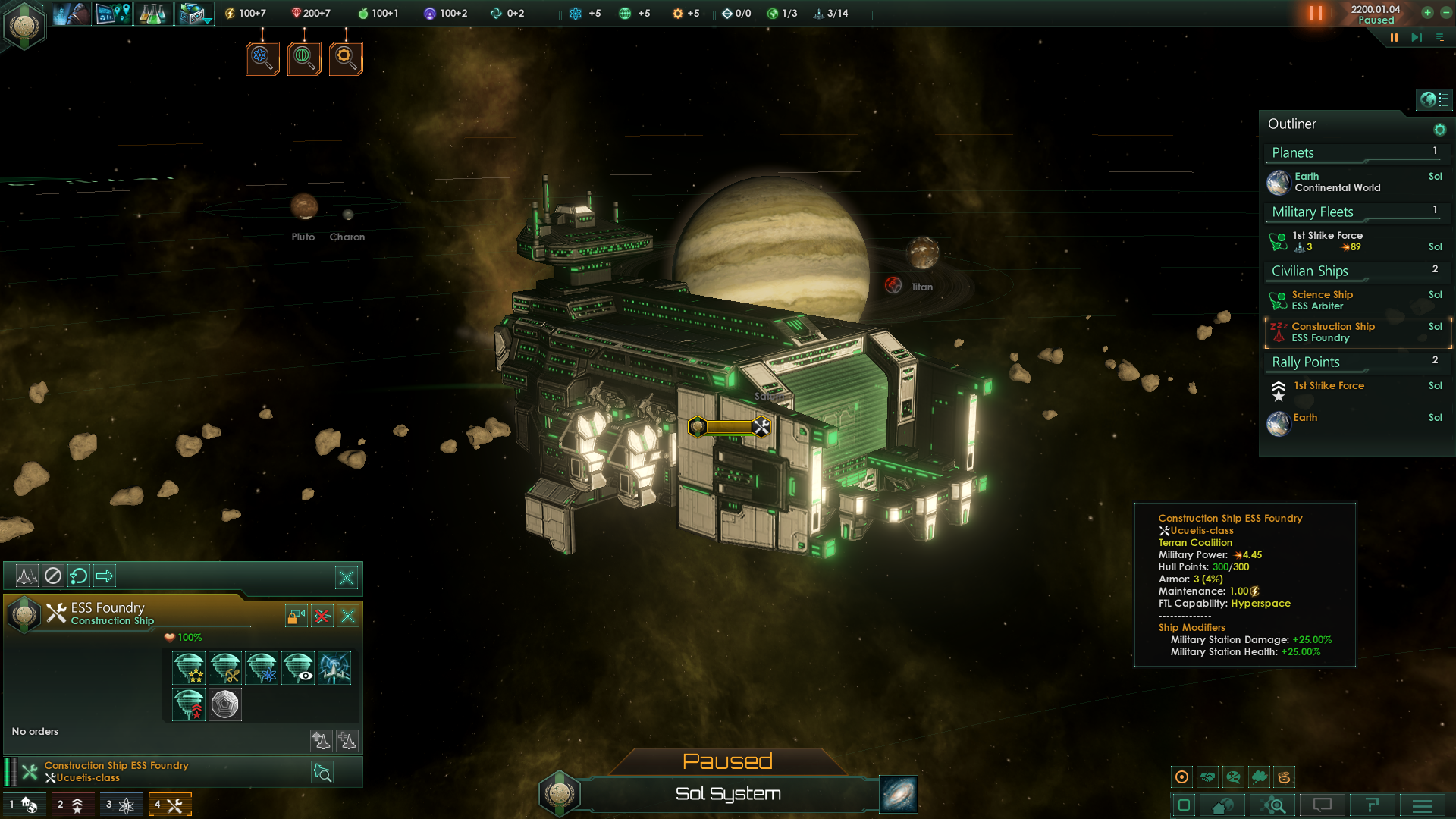
Task: Open main menu with three-lines button
Action: 1423,805
